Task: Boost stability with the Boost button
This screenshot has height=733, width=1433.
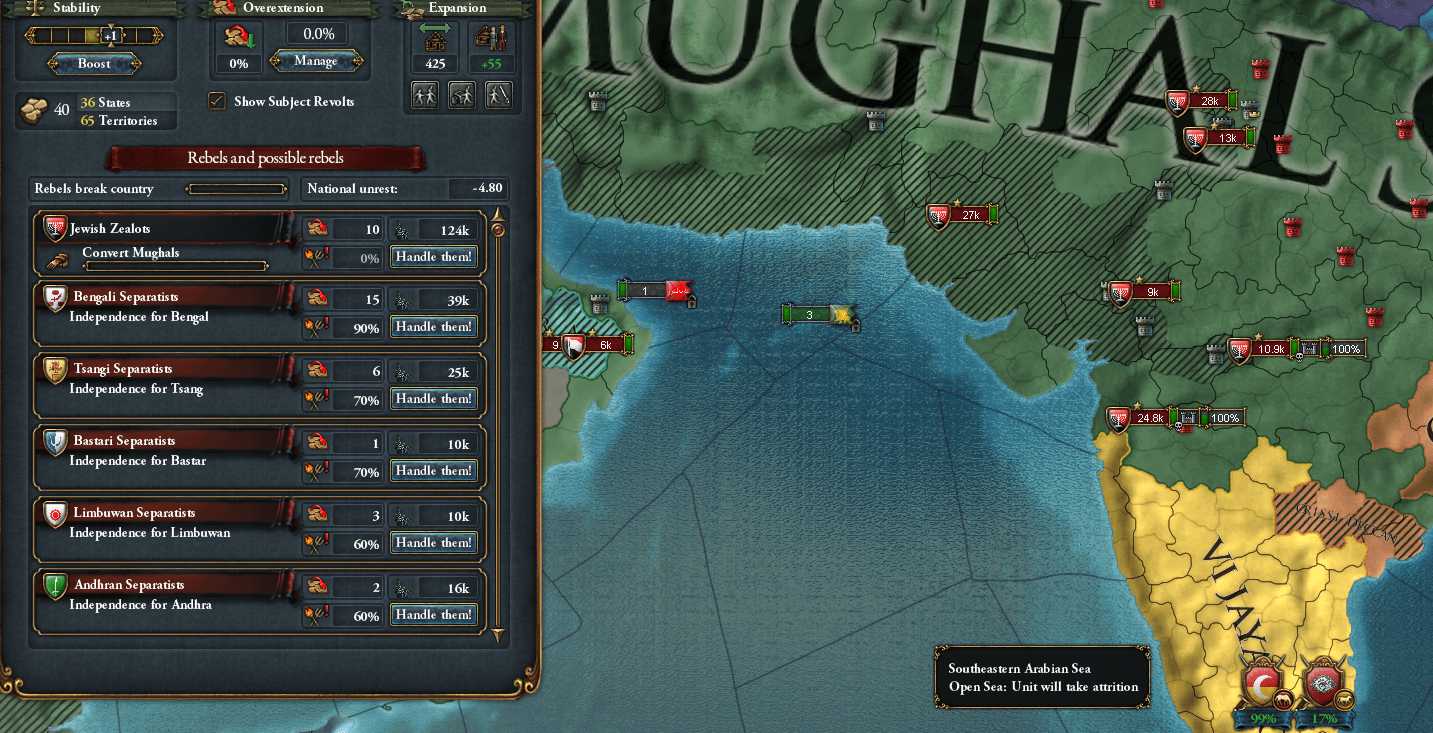Action: [x=95, y=64]
